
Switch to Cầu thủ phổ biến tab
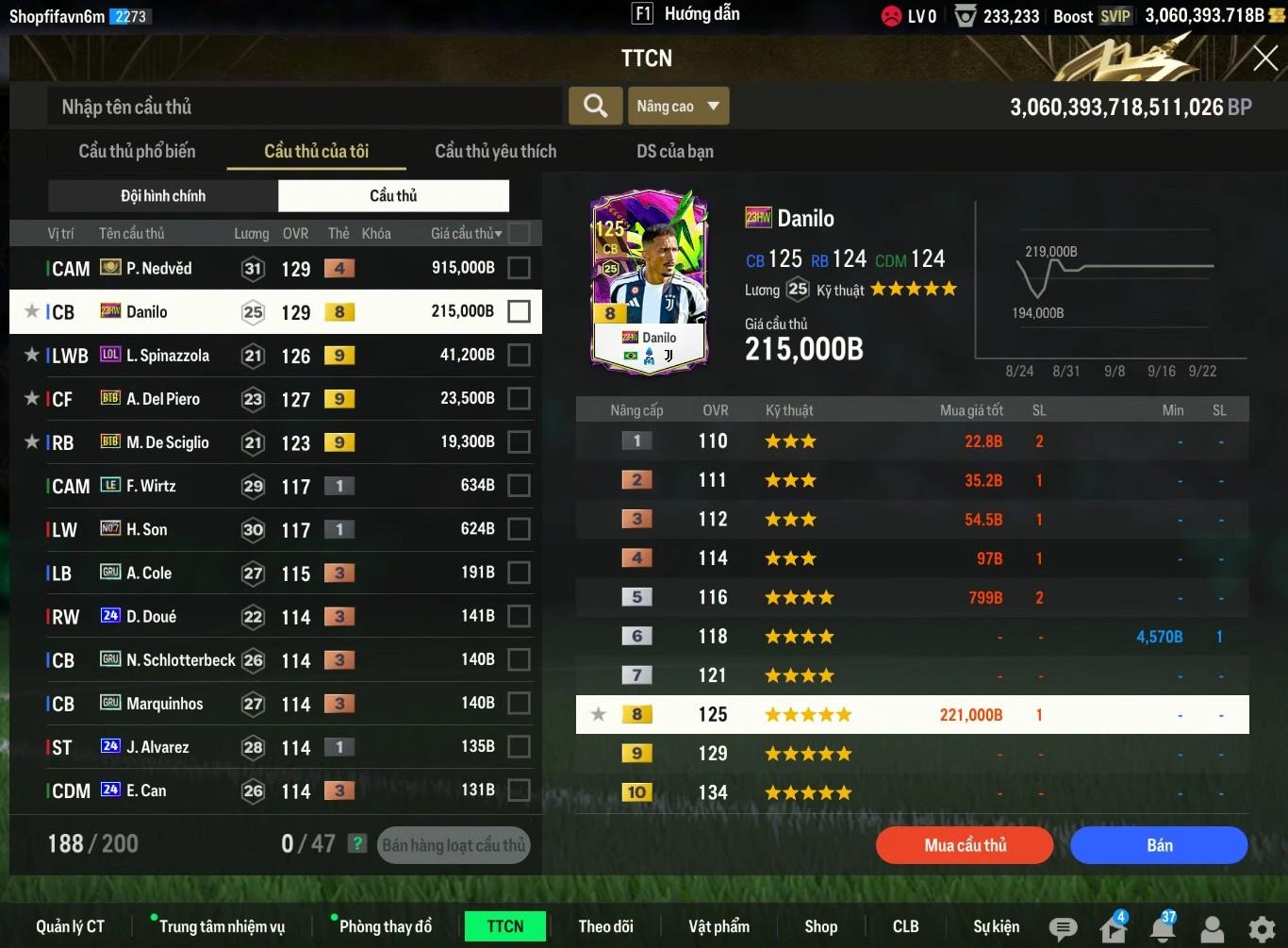coord(137,151)
